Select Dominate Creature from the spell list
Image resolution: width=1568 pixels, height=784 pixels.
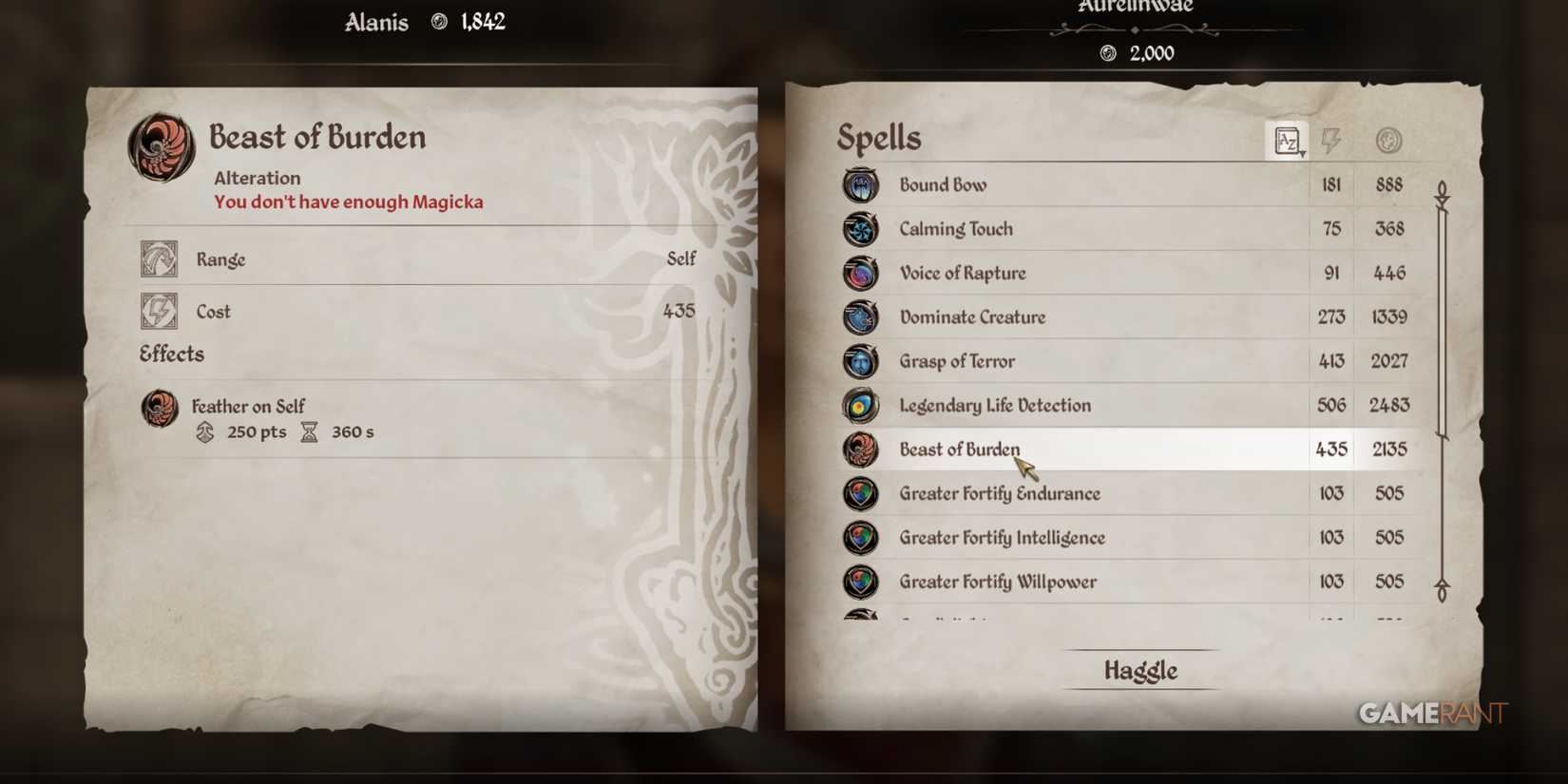point(972,317)
